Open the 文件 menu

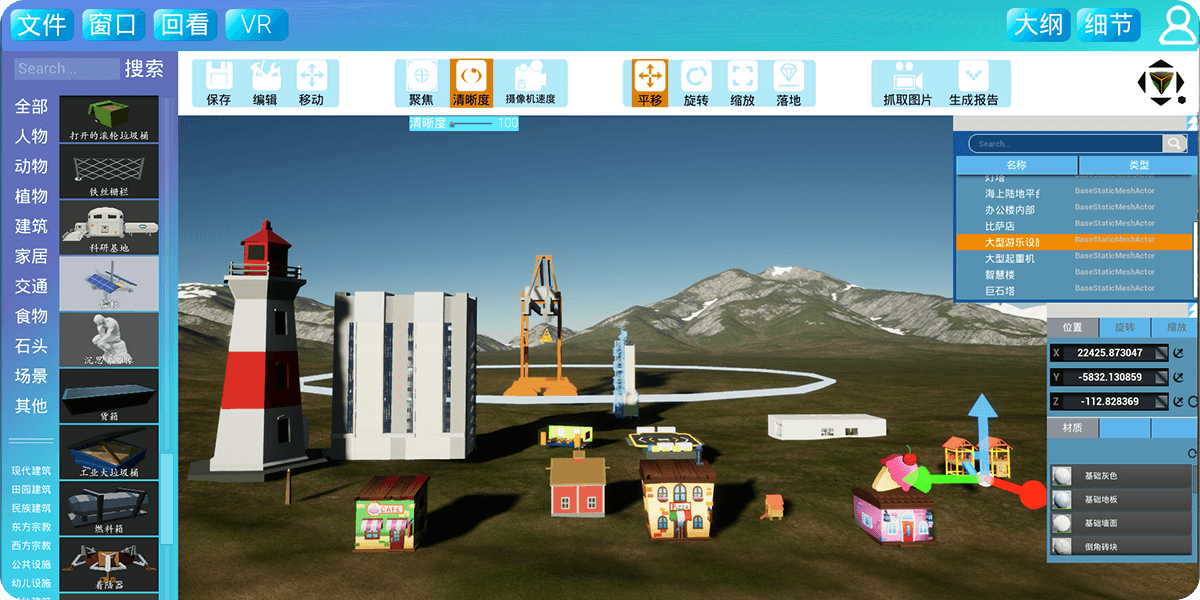[43, 25]
